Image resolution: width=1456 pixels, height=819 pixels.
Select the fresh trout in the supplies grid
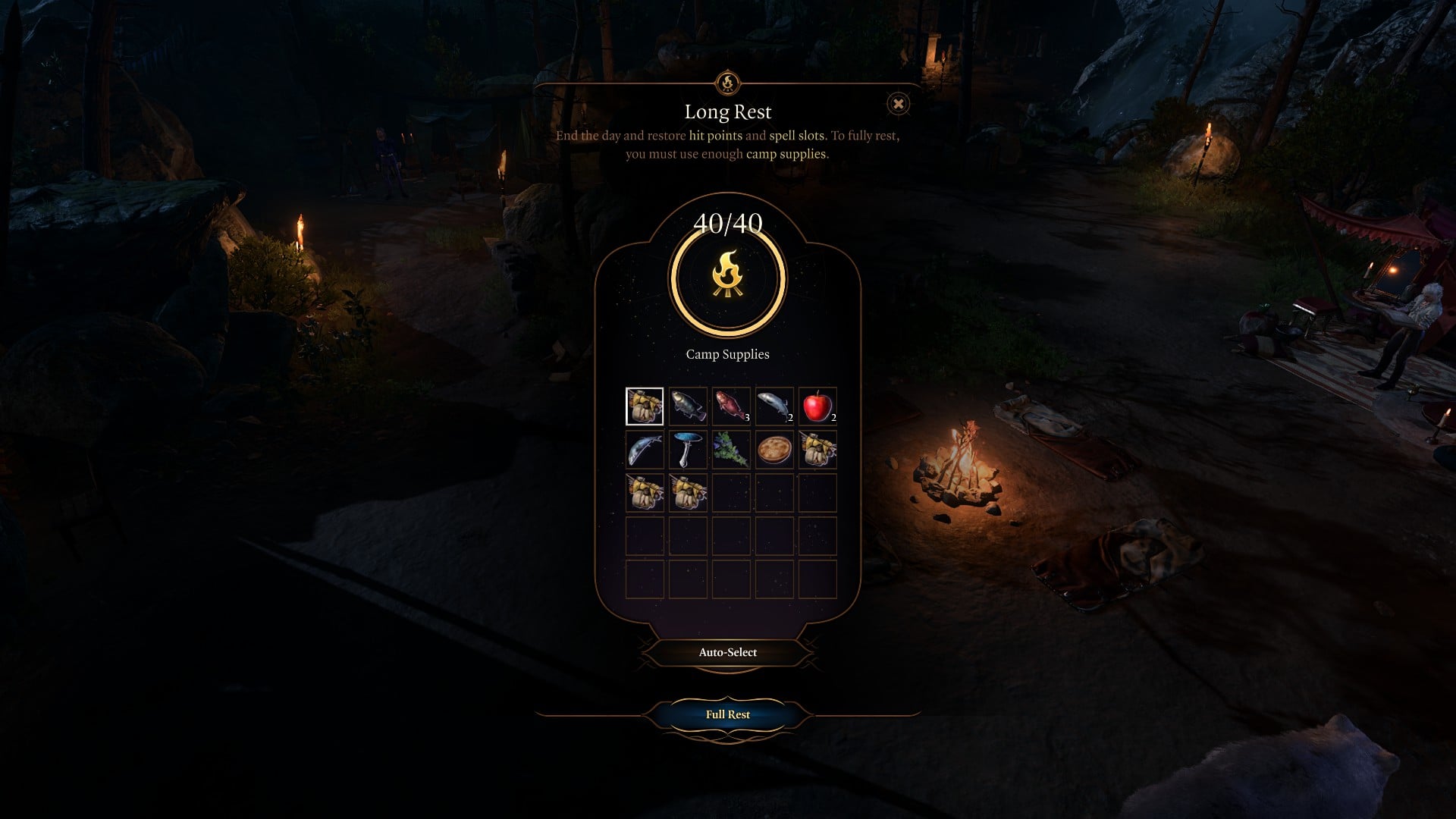click(x=688, y=406)
